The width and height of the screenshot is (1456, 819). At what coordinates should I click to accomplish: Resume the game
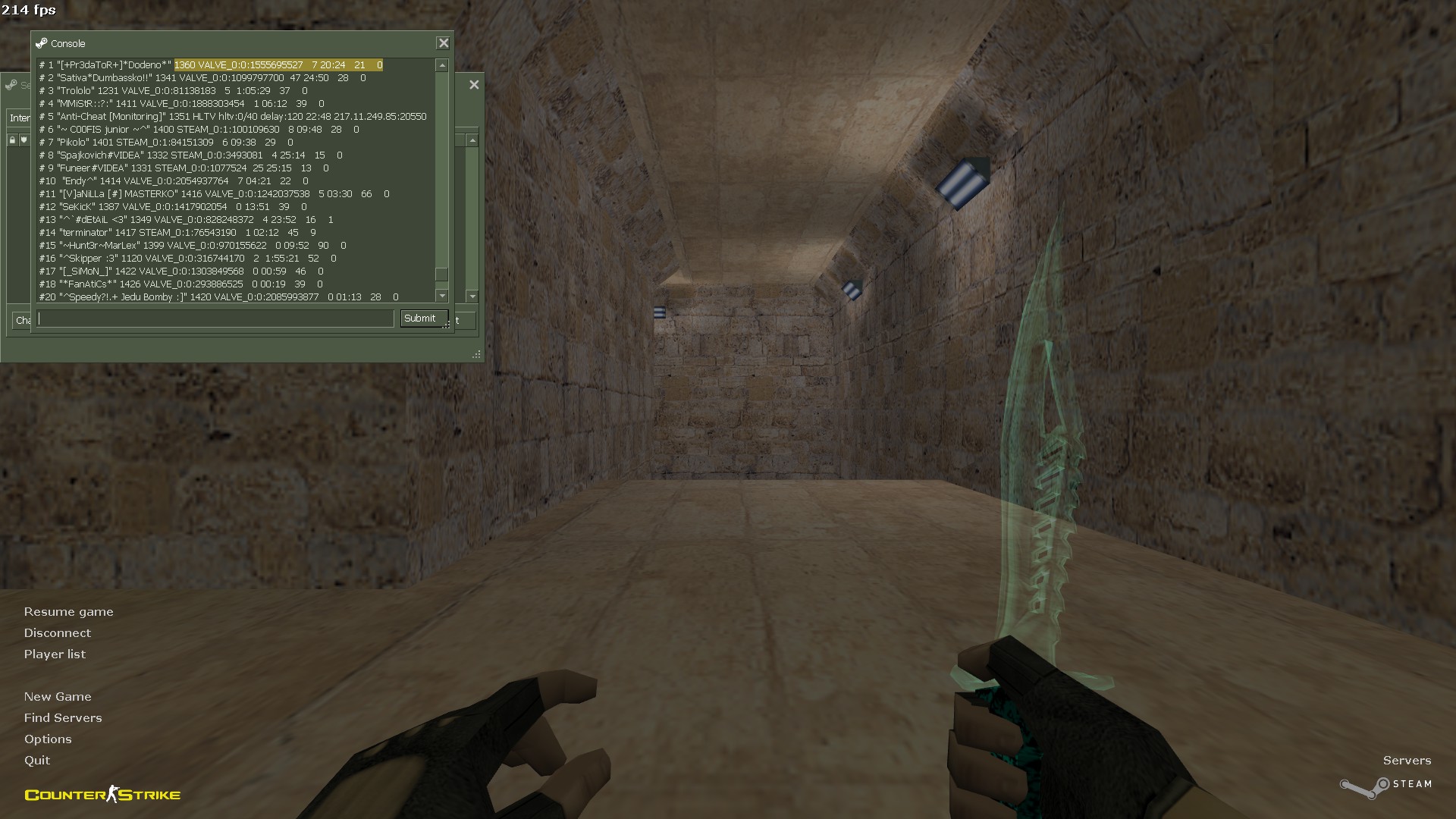68,612
